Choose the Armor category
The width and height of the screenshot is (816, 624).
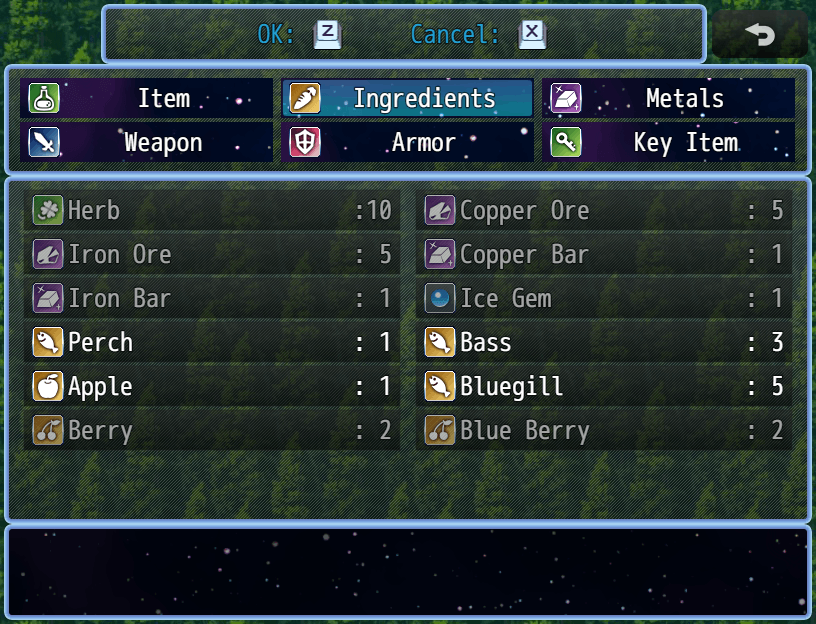[x=407, y=142]
